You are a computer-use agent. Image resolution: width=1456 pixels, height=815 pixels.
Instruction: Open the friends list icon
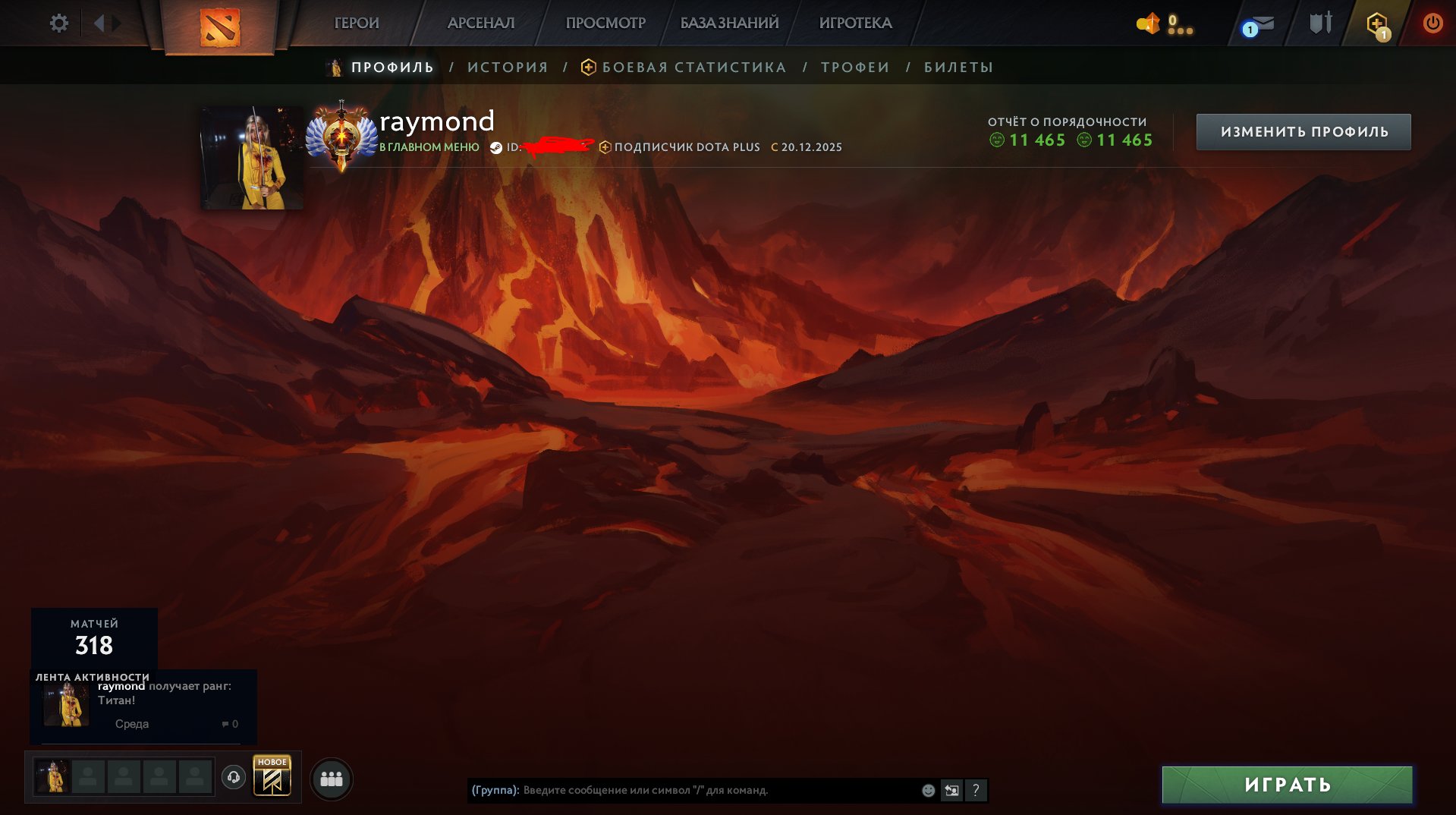point(332,778)
